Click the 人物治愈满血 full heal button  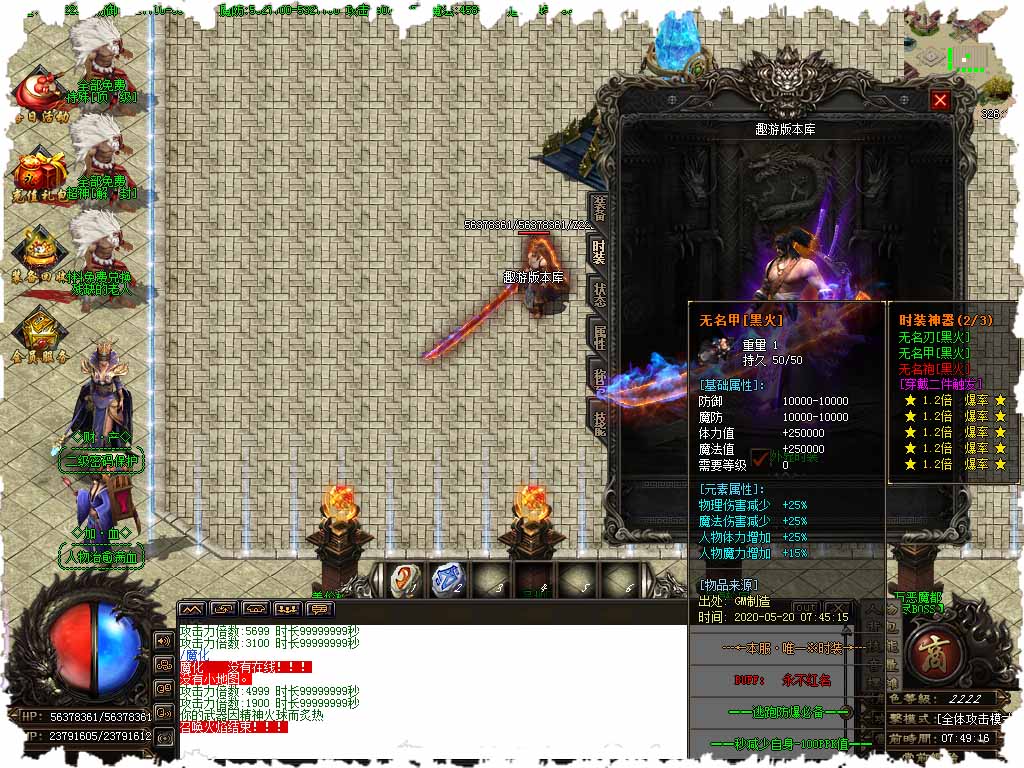(x=102, y=556)
